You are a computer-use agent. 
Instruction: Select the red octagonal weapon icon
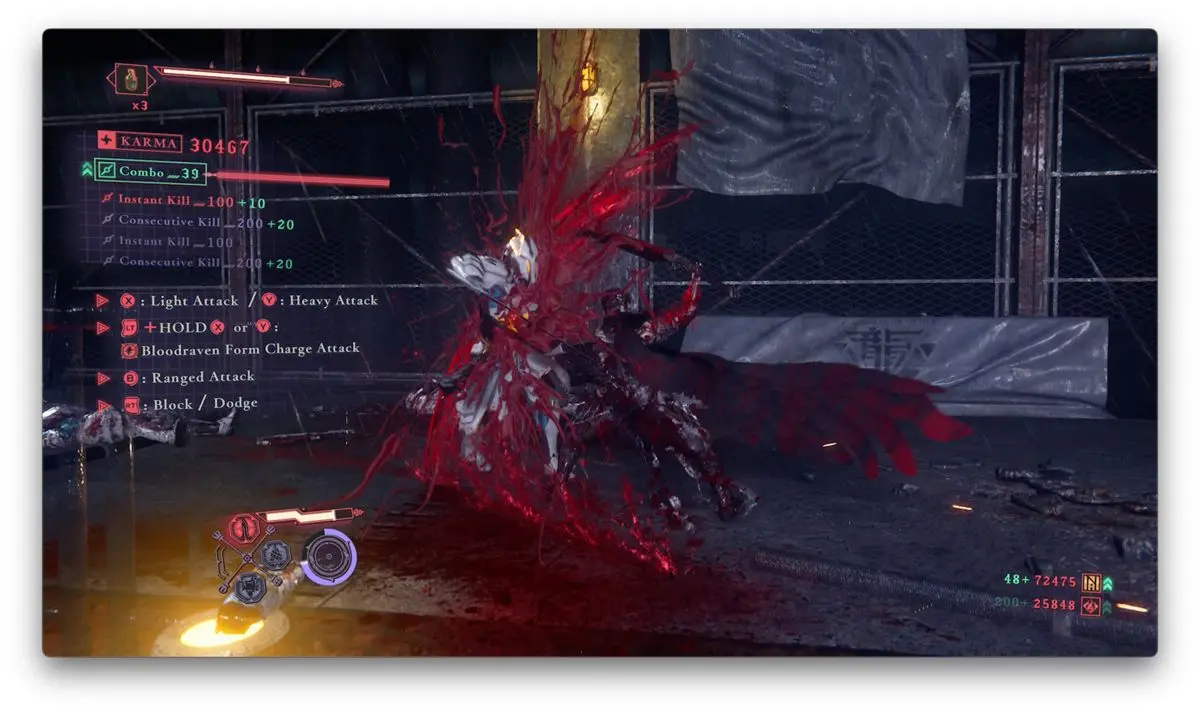click(x=240, y=528)
